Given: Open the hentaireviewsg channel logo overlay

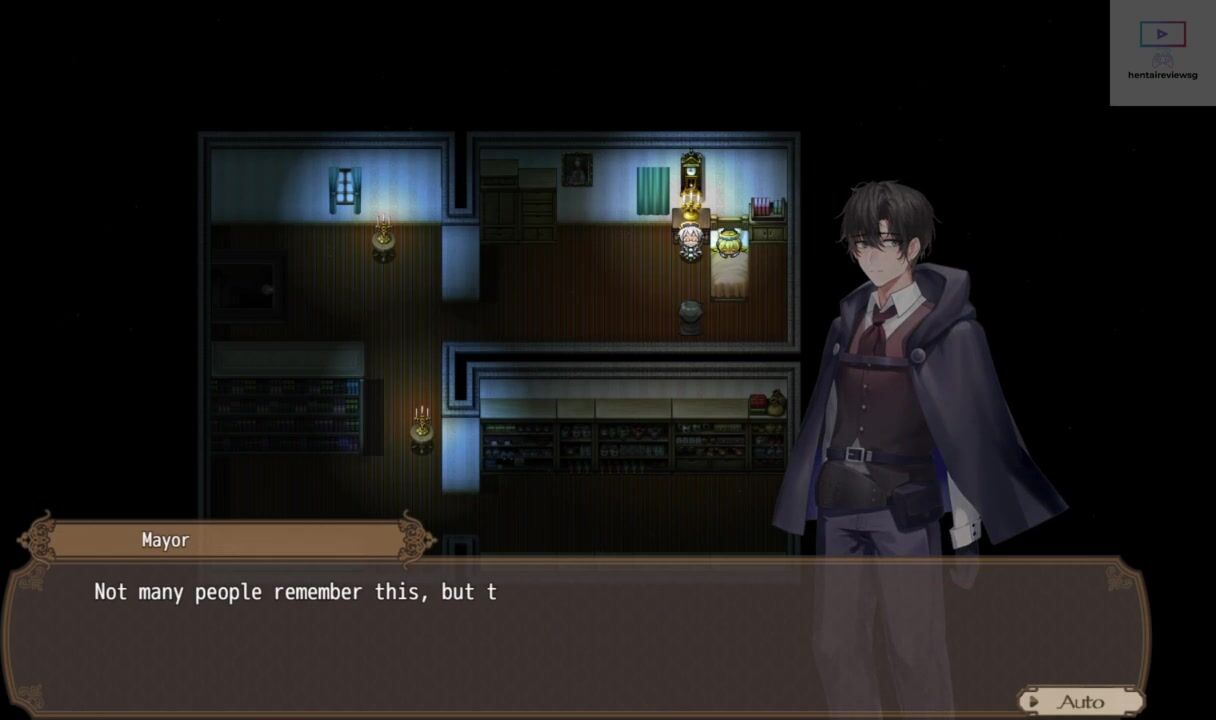Looking at the screenshot, I should [1162, 52].
